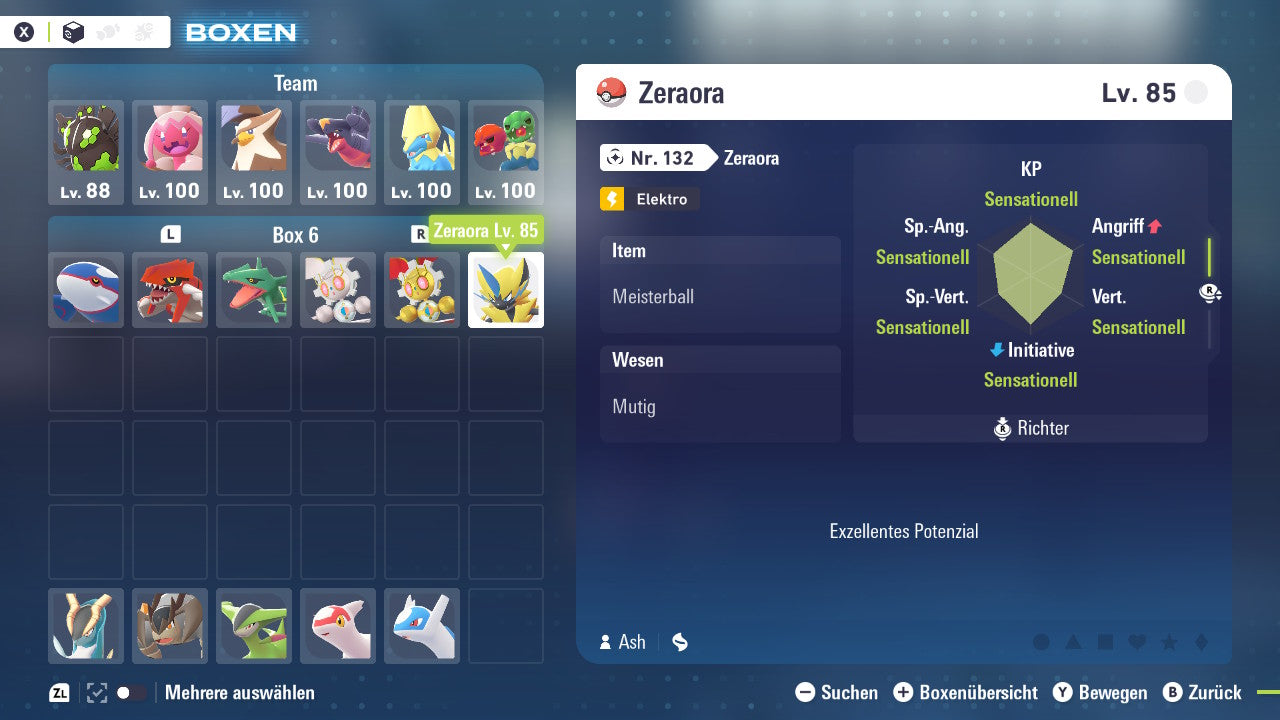Viewport: 1280px width, 720px height.
Task: Click the trainer icon next to Ash
Action: coord(606,642)
